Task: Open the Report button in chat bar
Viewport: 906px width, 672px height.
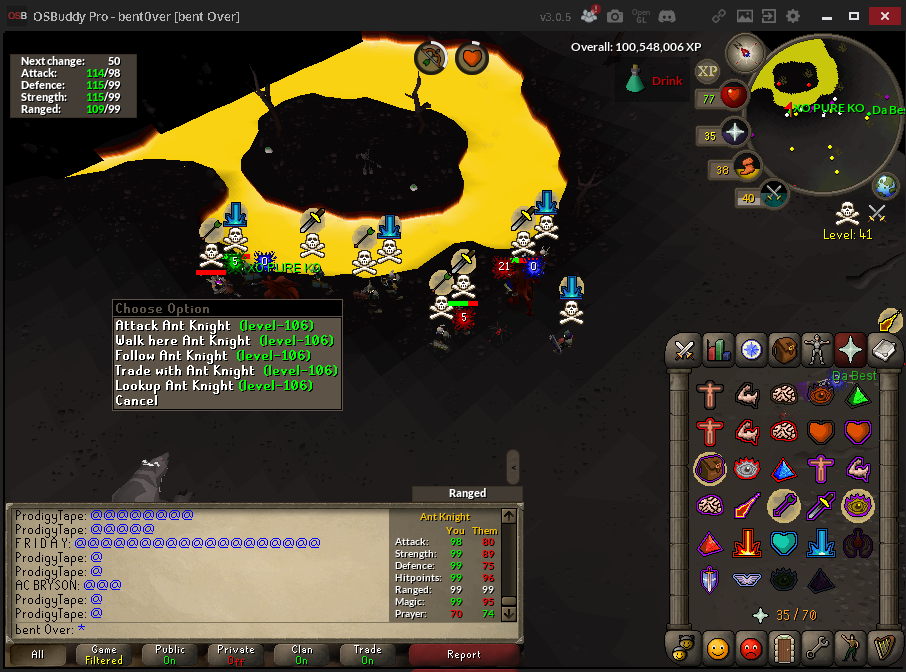Action: [463, 655]
